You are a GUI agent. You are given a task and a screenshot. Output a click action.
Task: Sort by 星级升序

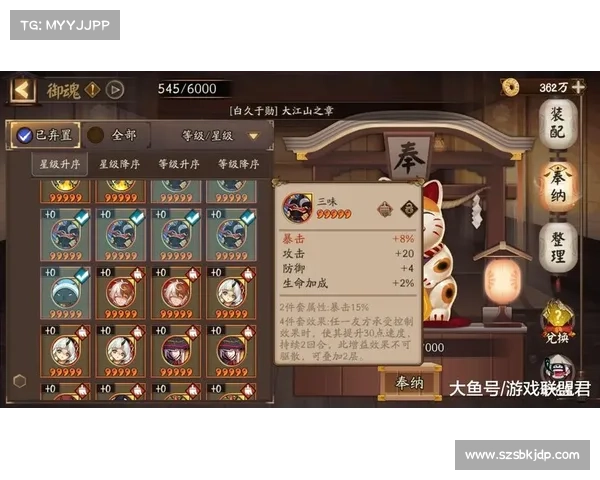tap(60, 164)
